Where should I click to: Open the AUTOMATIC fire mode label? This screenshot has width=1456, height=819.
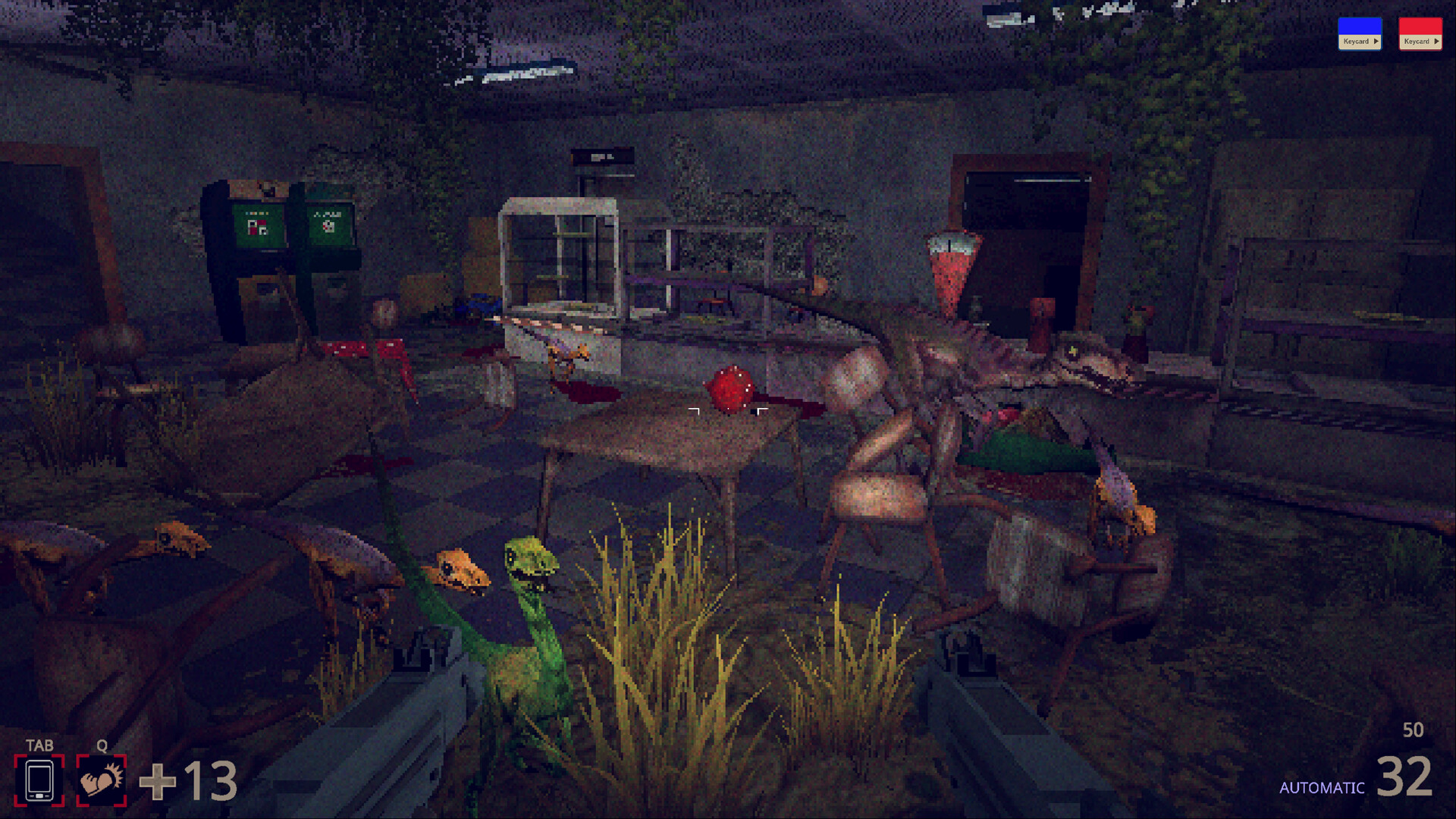click(1323, 787)
